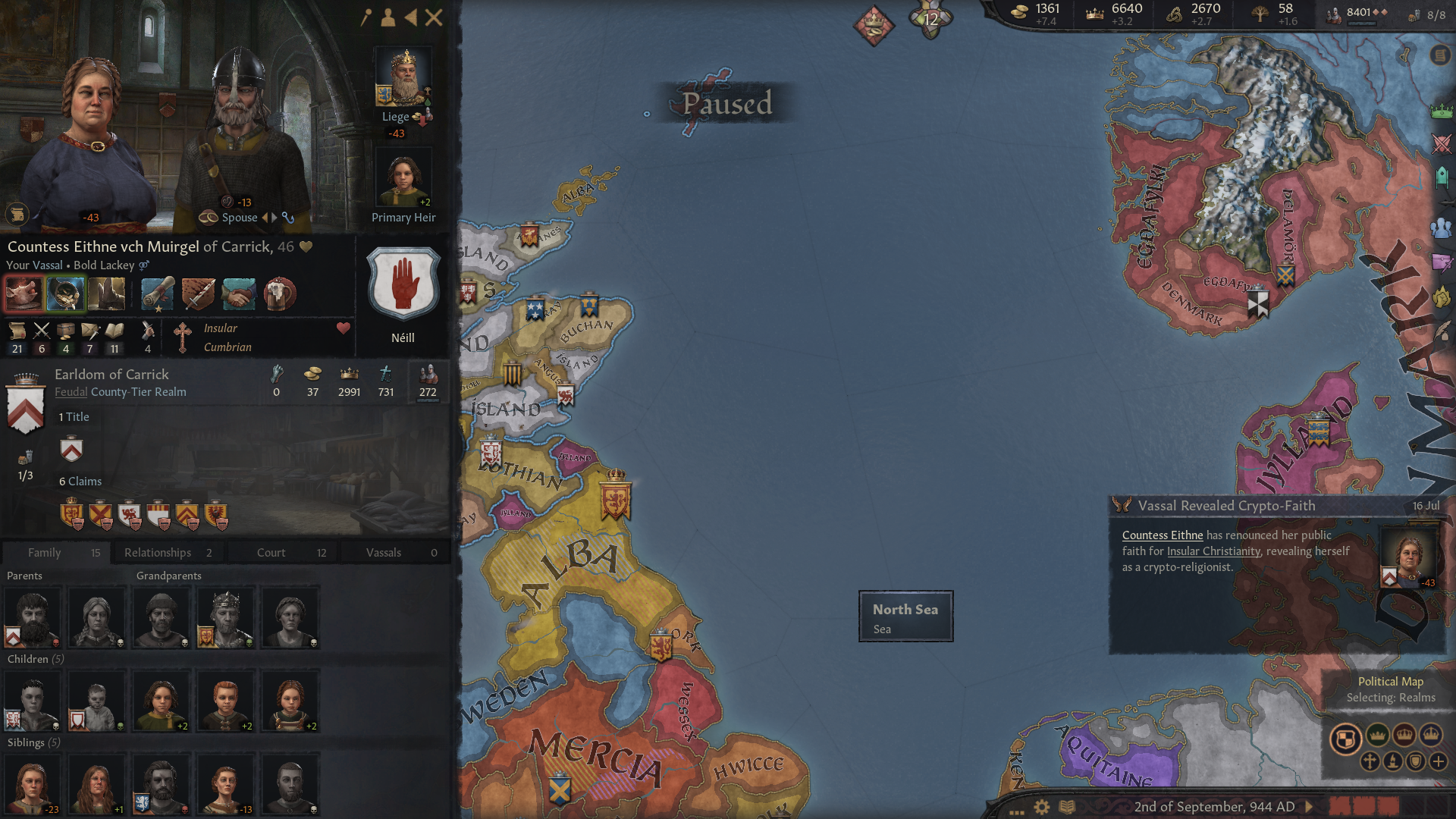Open the Primary Heir portrait
This screenshot has height=819, width=1456.
coord(403,176)
